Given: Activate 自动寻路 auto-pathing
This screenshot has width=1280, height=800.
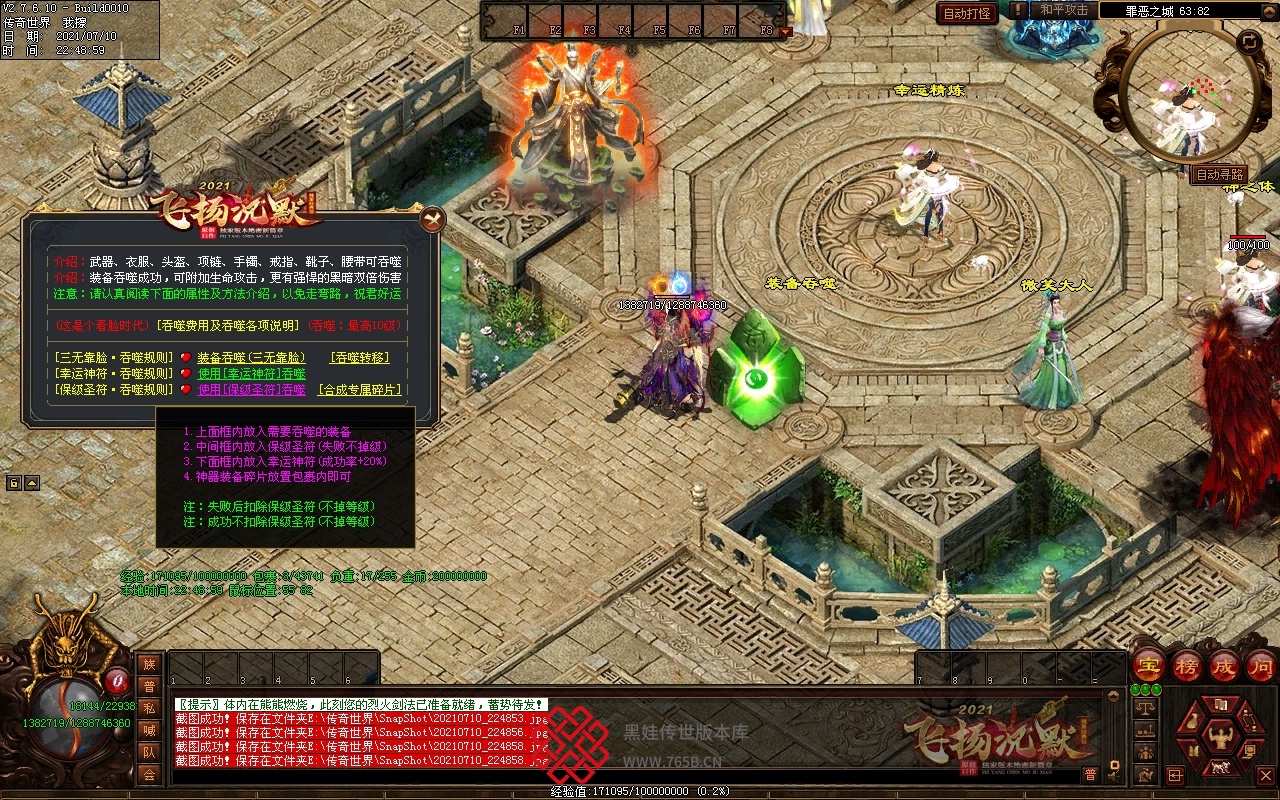Looking at the screenshot, I should [x=1220, y=175].
